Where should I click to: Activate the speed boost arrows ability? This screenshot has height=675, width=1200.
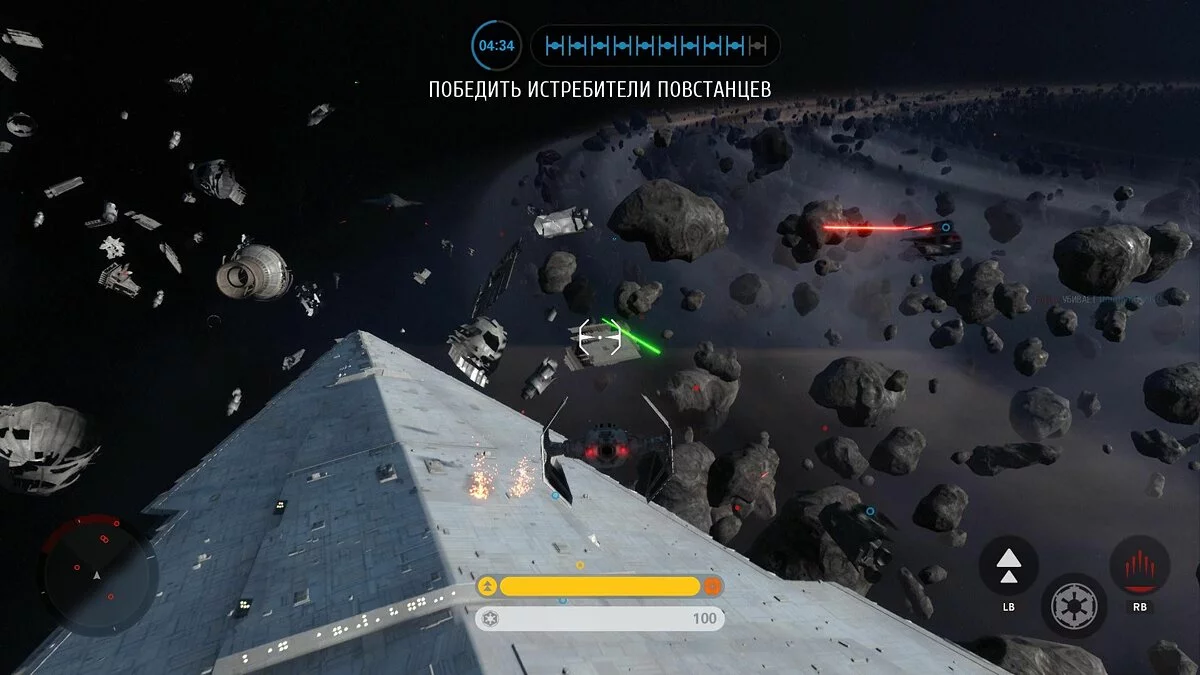click(x=1008, y=565)
